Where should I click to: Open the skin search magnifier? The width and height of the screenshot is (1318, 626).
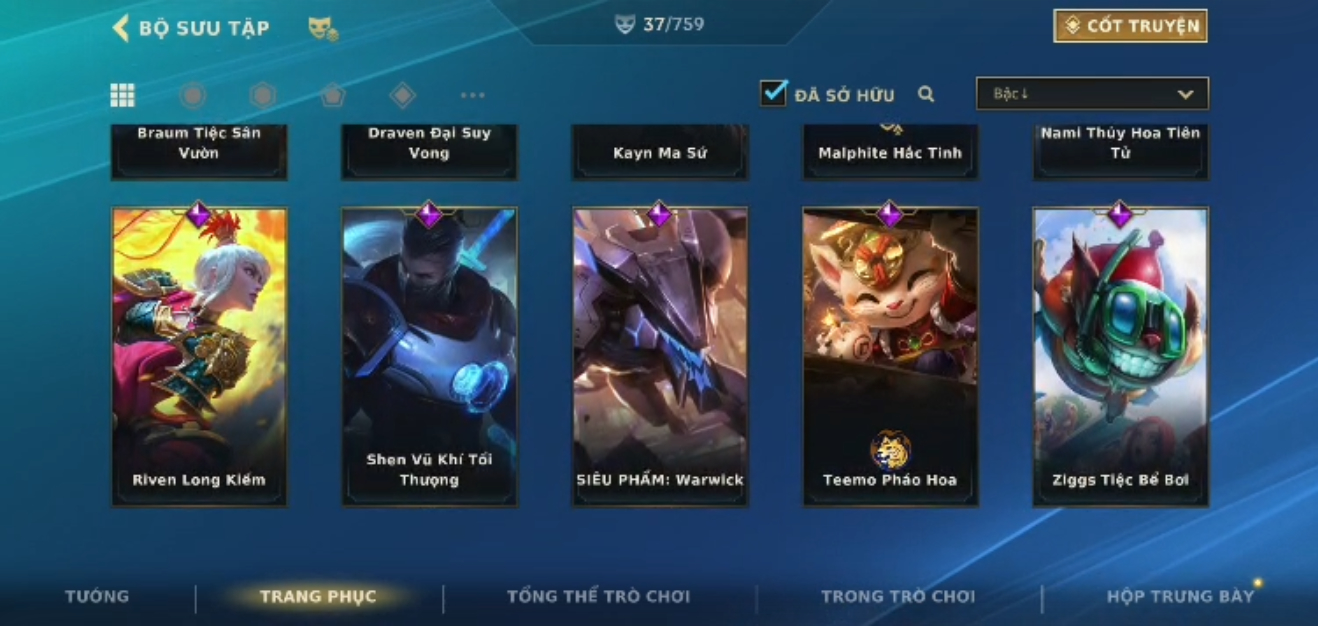tap(926, 94)
